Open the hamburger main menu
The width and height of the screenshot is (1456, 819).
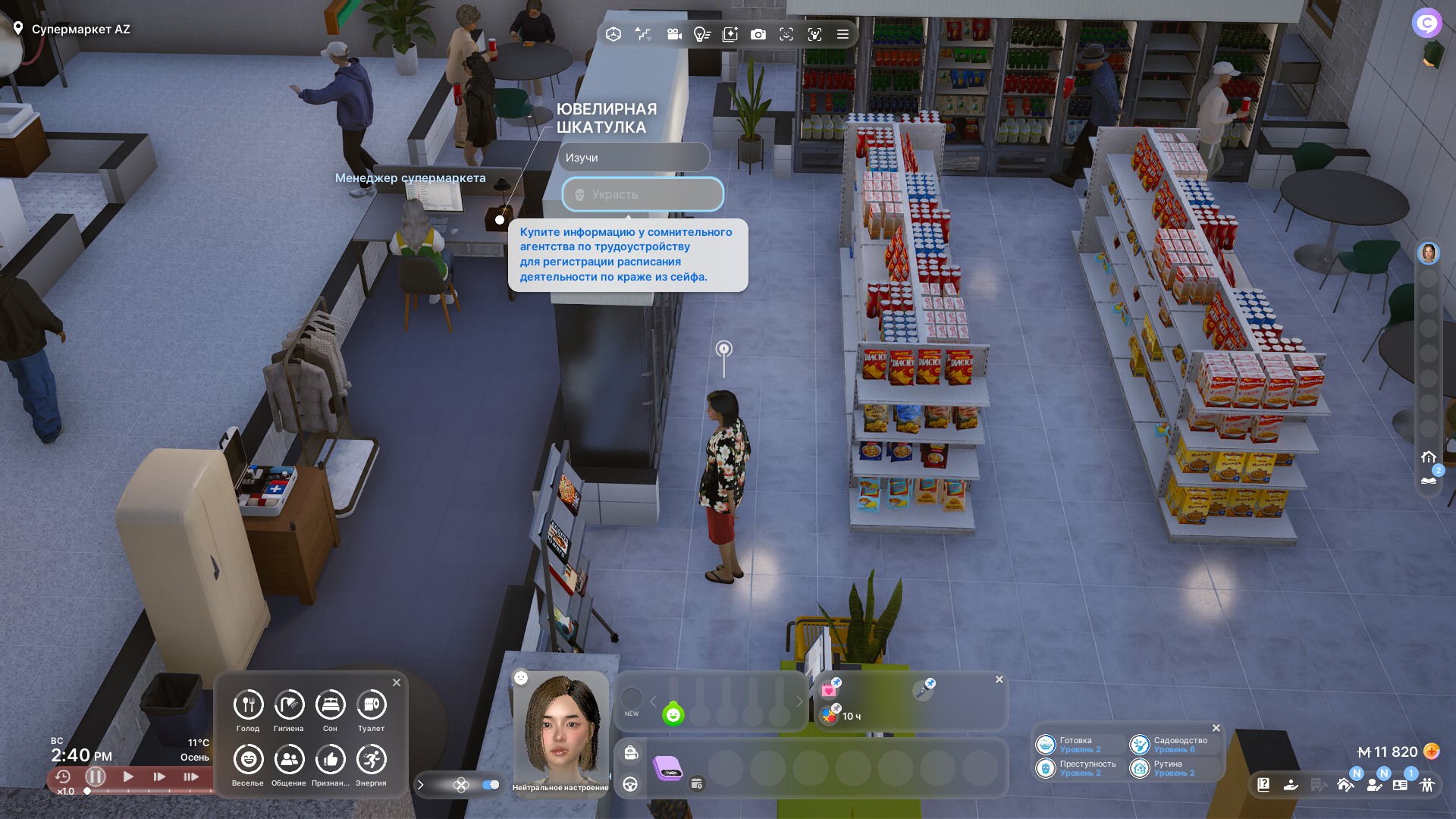tap(843, 34)
